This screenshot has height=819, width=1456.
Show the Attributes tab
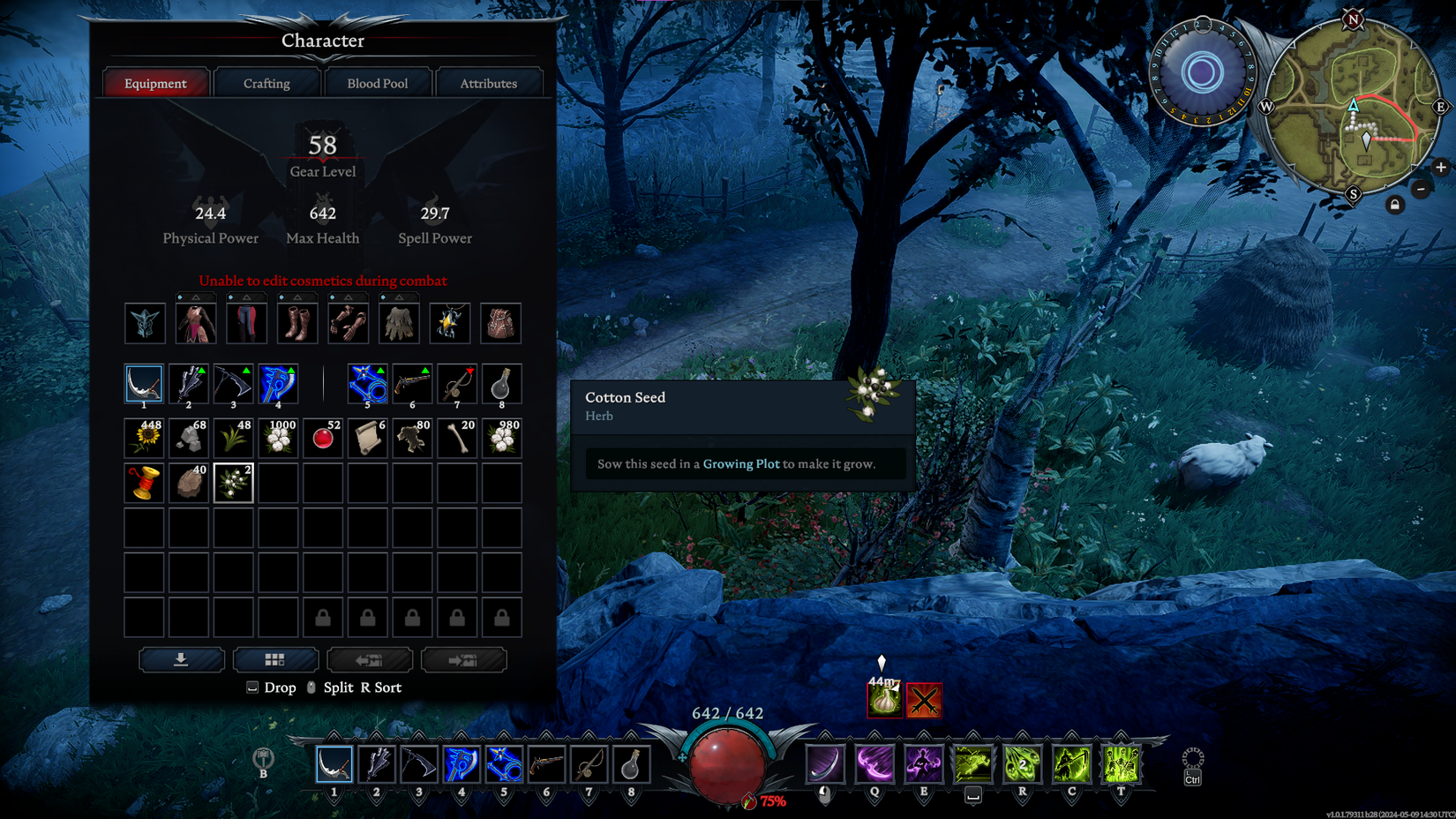coord(488,84)
